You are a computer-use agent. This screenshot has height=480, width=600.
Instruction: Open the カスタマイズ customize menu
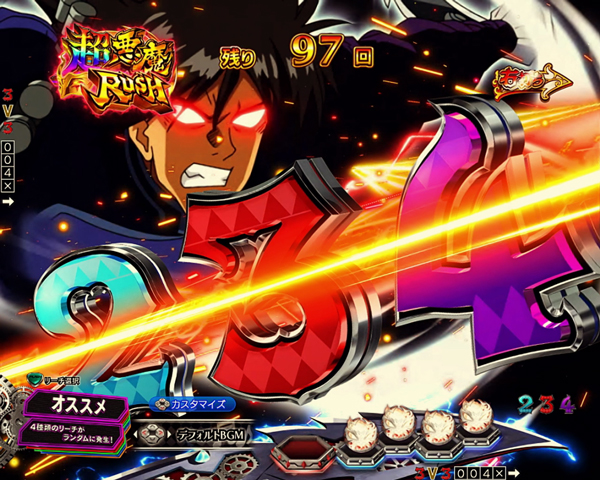pos(196,405)
